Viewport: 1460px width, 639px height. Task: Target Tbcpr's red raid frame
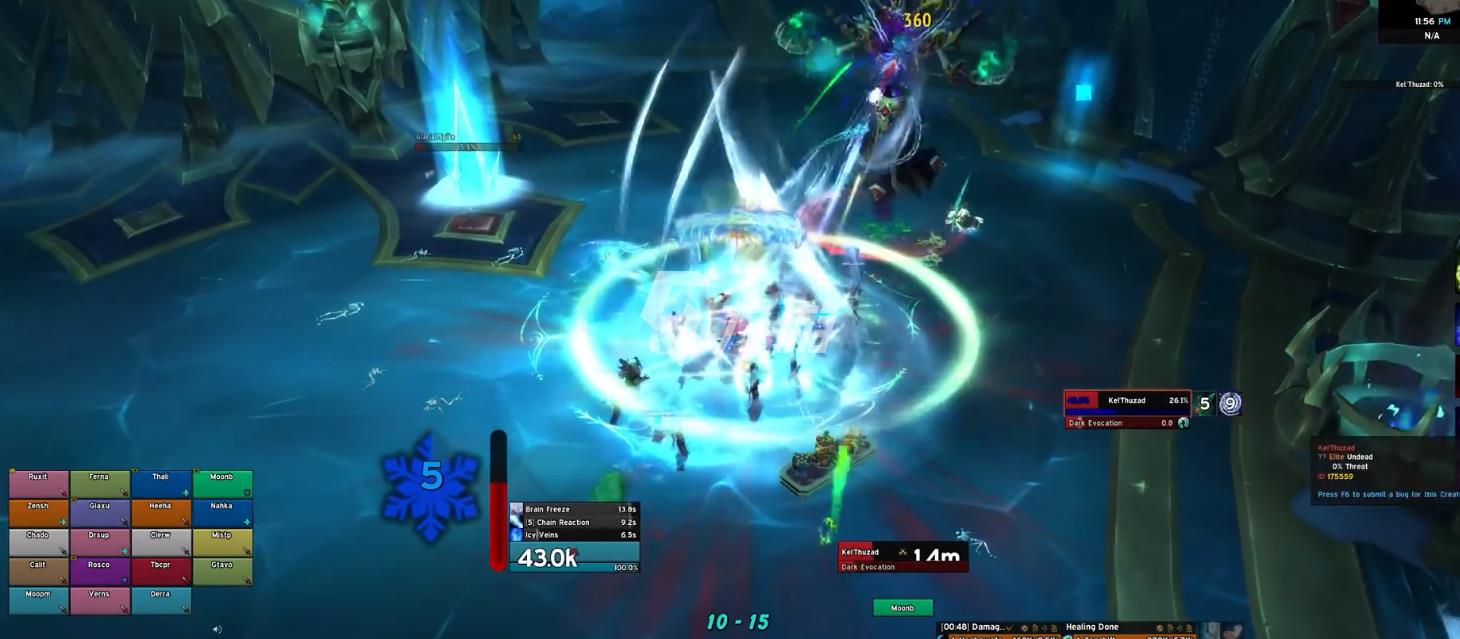(x=161, y=571)
